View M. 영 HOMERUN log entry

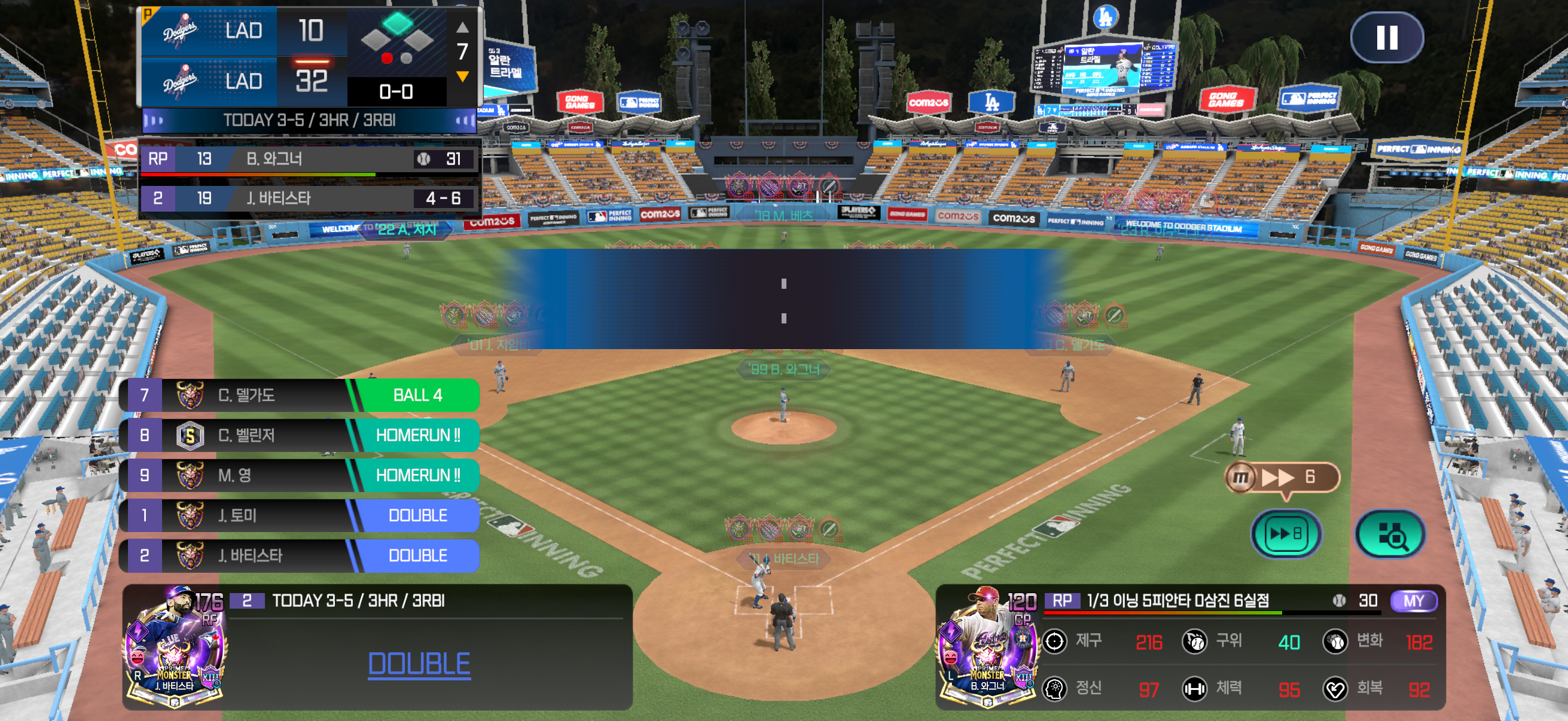pyautogui.click(x=300, y=475)
